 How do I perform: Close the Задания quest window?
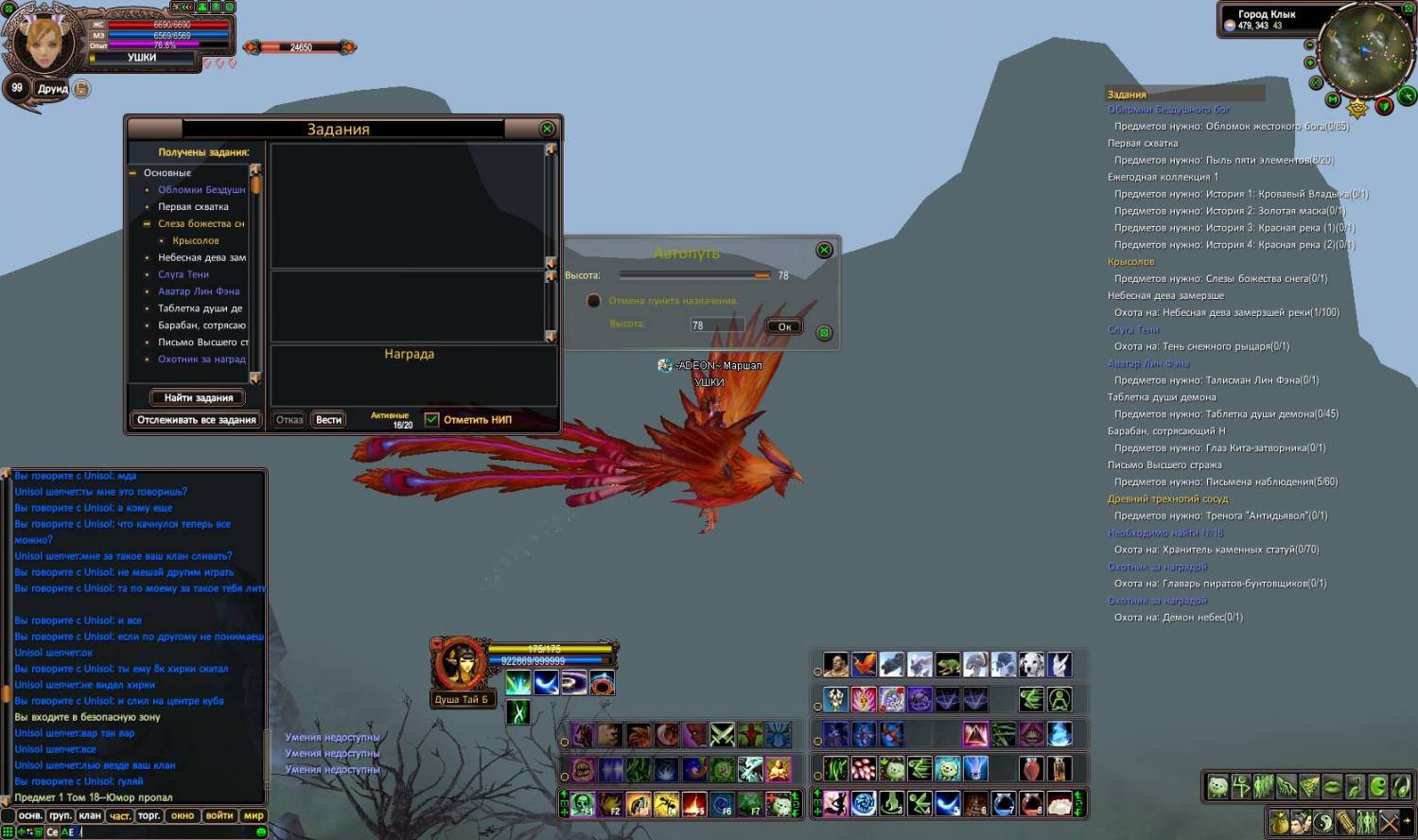click(x=547, y=129)
